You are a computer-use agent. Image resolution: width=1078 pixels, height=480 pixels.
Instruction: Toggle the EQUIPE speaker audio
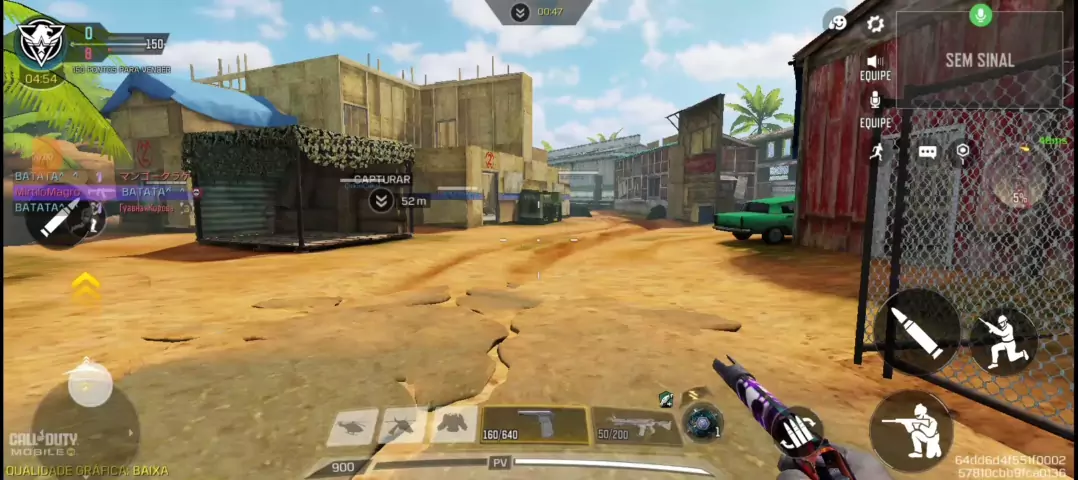tap(875, 62)
